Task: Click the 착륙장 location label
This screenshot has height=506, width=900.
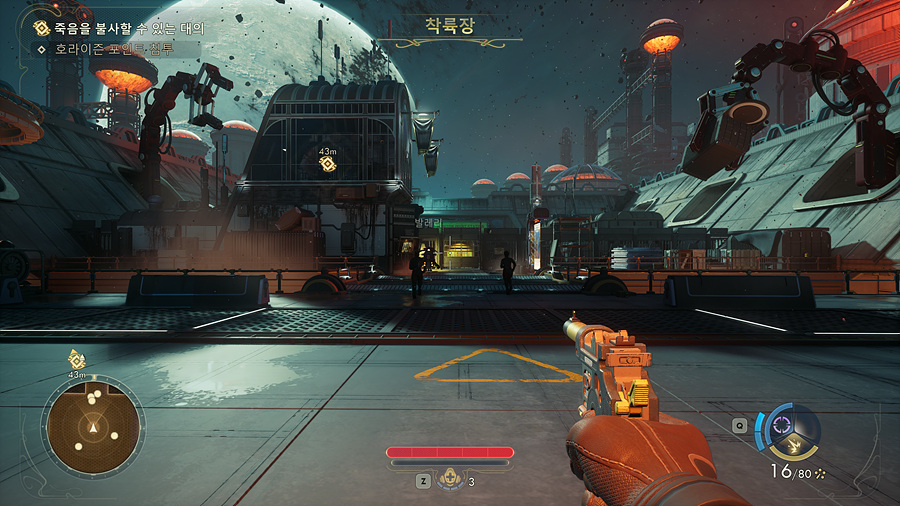Action: coord(450,25)
